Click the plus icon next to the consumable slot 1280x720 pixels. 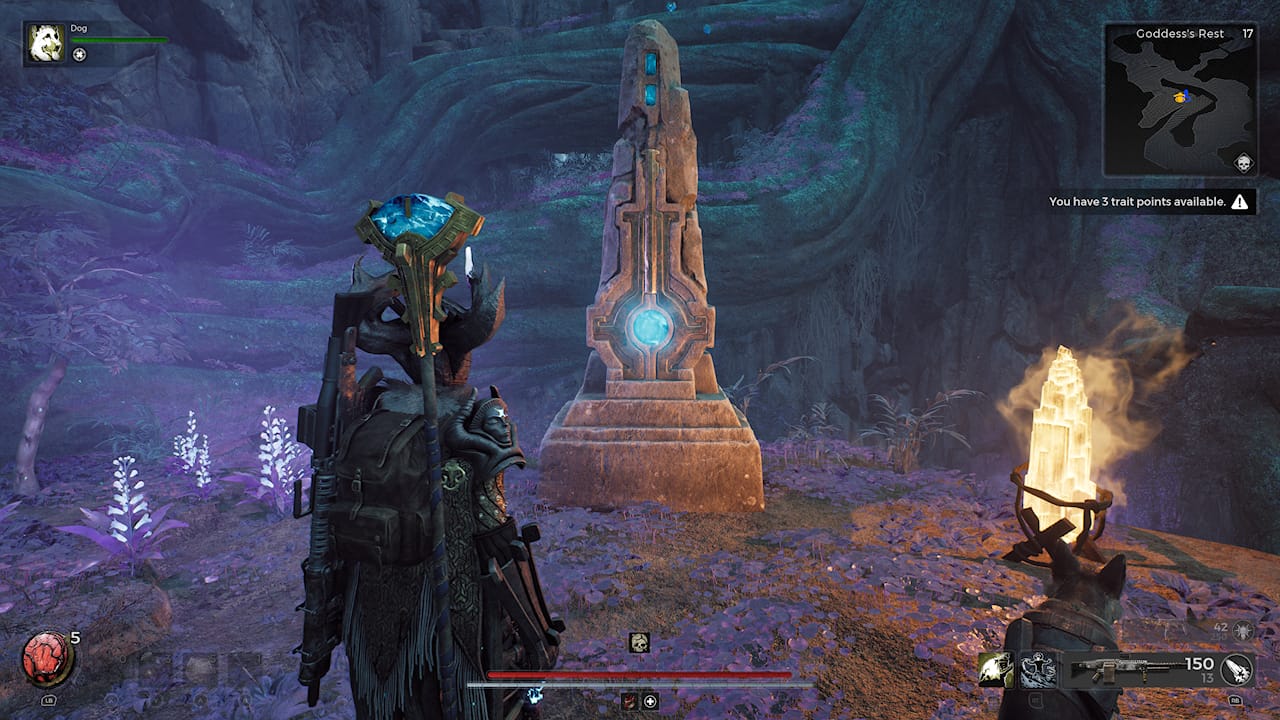pyautogui.click(x=650, y=702)
